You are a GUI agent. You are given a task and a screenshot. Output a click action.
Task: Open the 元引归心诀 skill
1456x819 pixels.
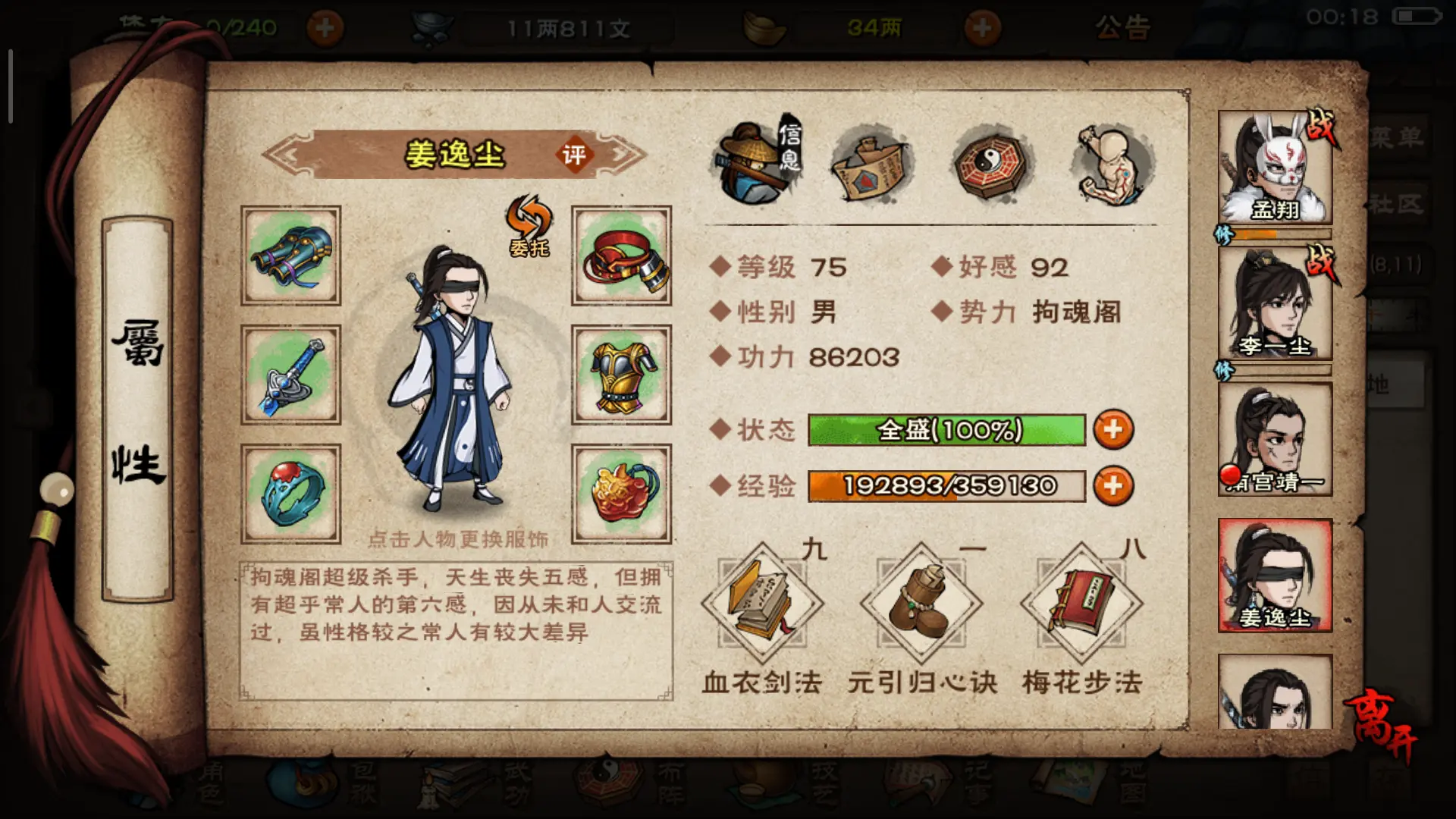[x=921, y=604]
